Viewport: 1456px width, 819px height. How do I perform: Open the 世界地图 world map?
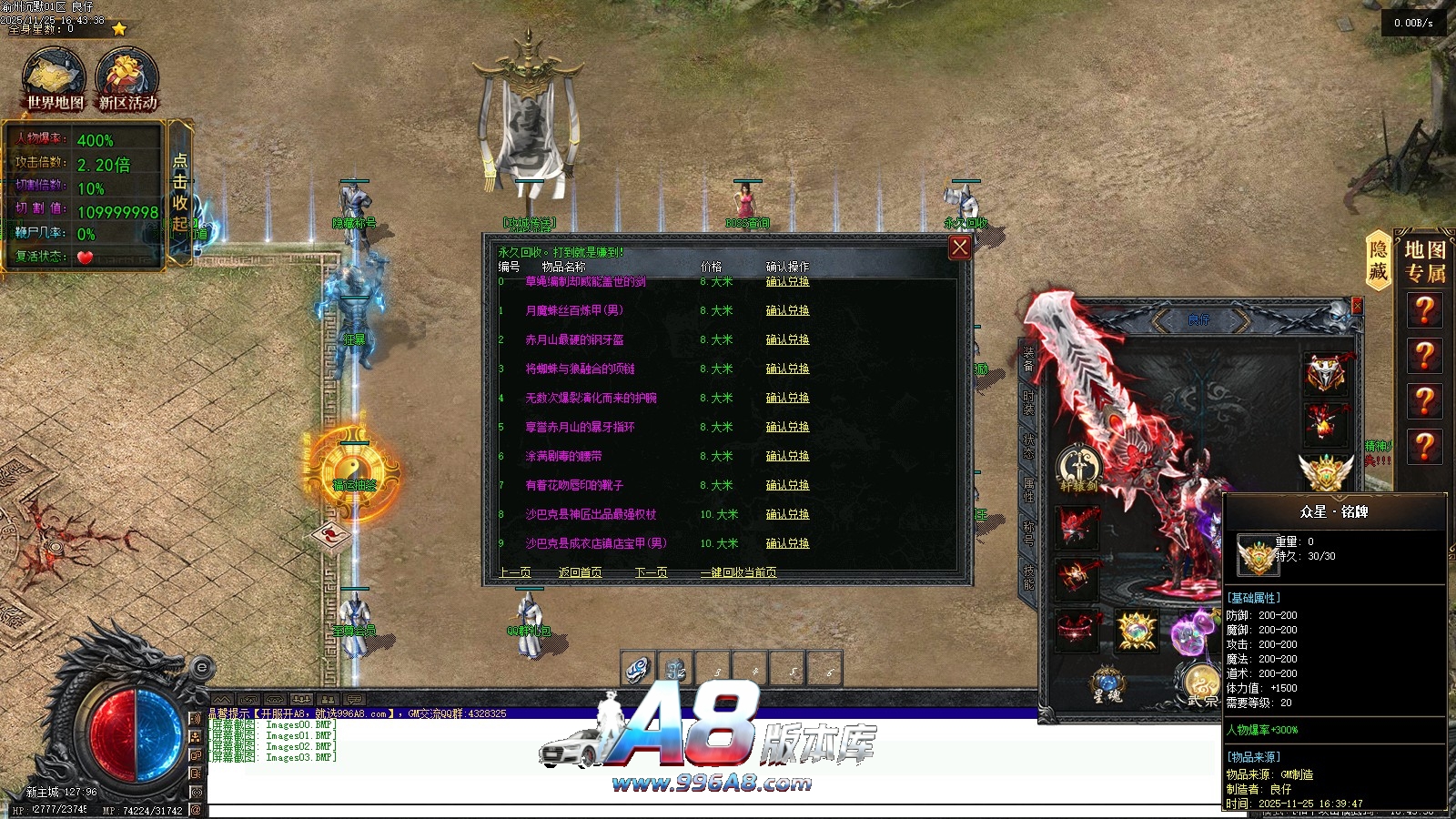pyautogui.click(x=55, y=82)
